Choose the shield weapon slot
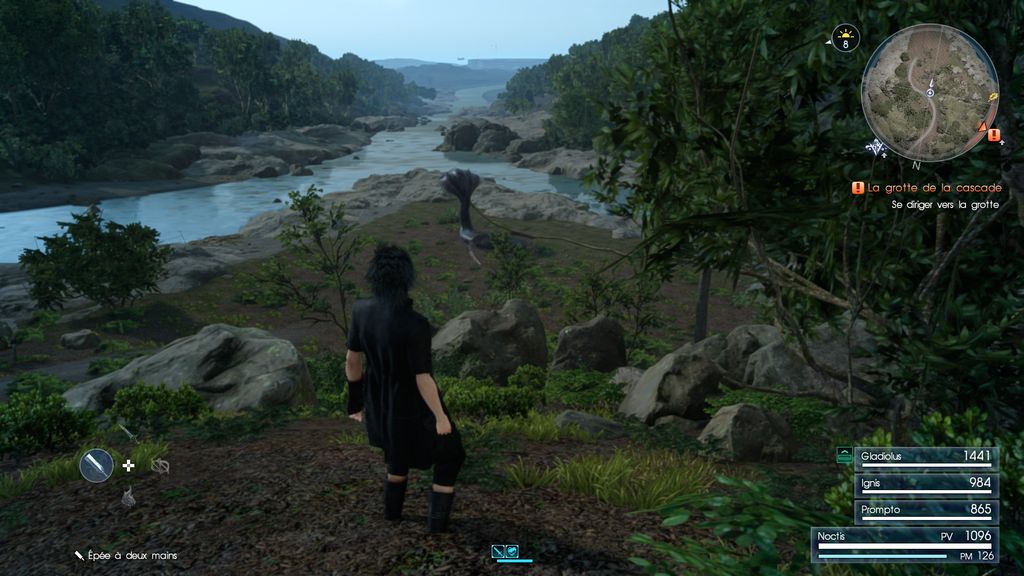 (x=160, y=466)
